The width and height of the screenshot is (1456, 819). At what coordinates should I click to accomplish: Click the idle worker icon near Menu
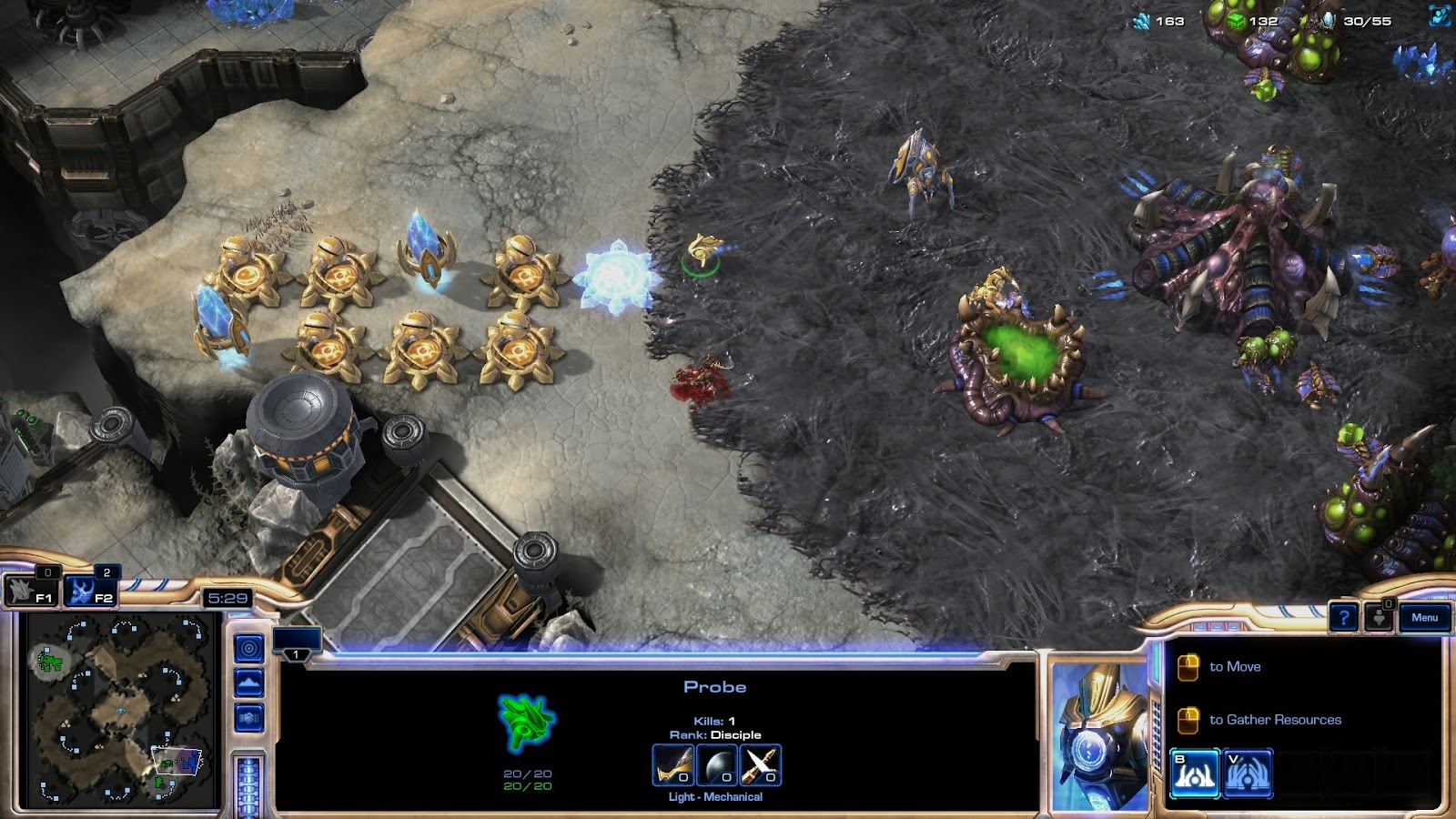[x=1380, y=617]
